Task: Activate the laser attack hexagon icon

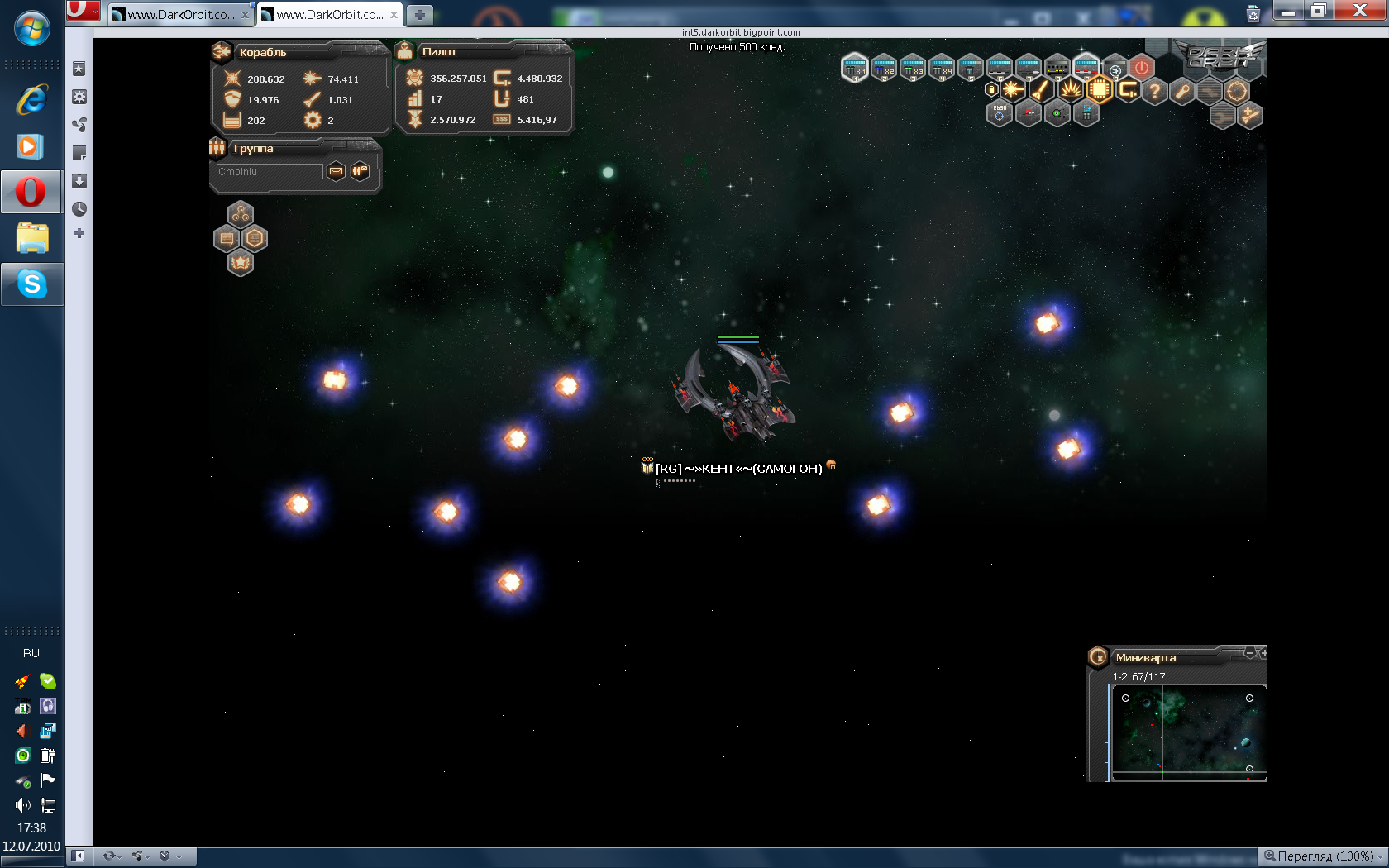Action: [x=1013, y=90]
